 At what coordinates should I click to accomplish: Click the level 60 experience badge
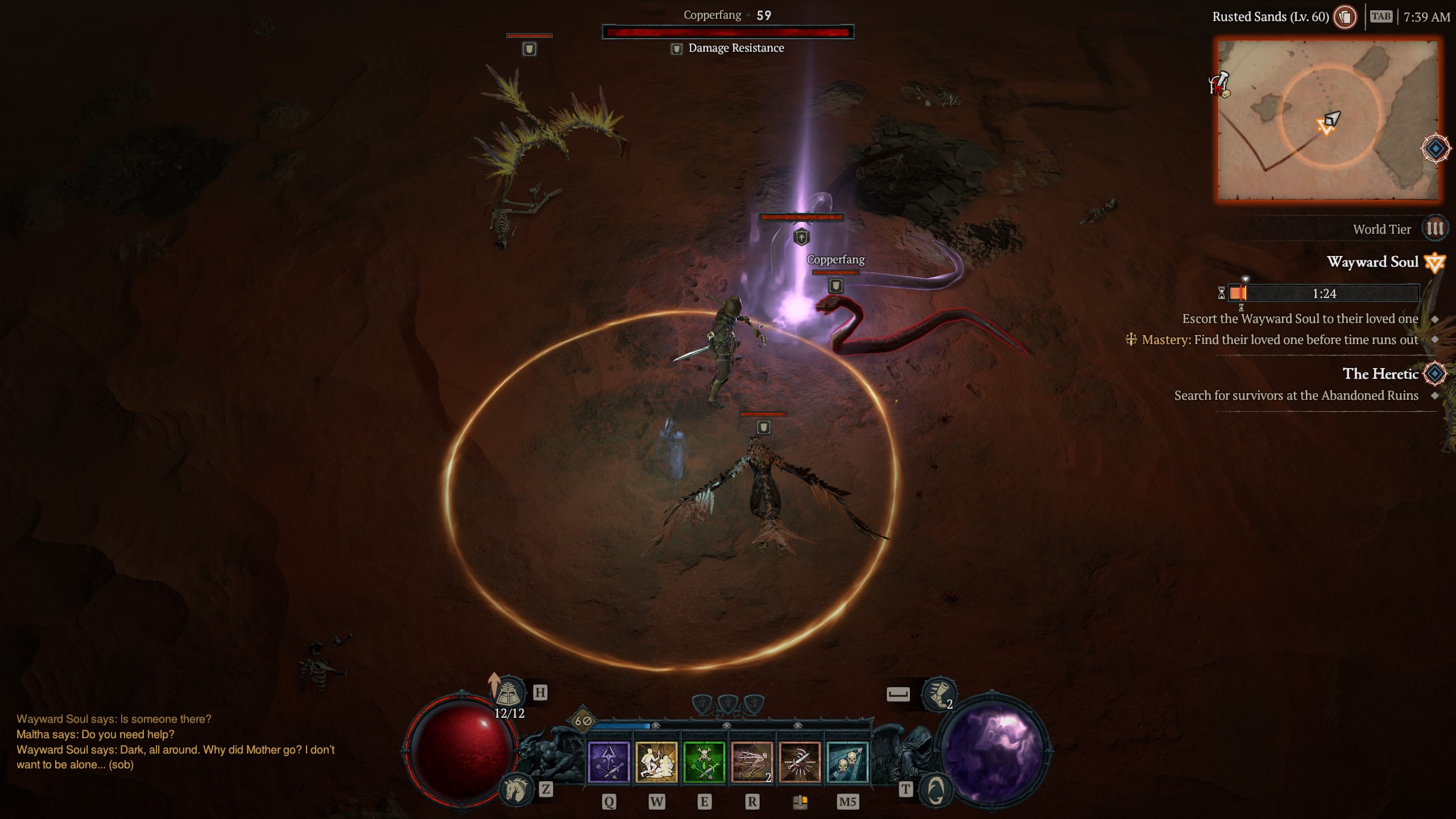pos(583,721)
